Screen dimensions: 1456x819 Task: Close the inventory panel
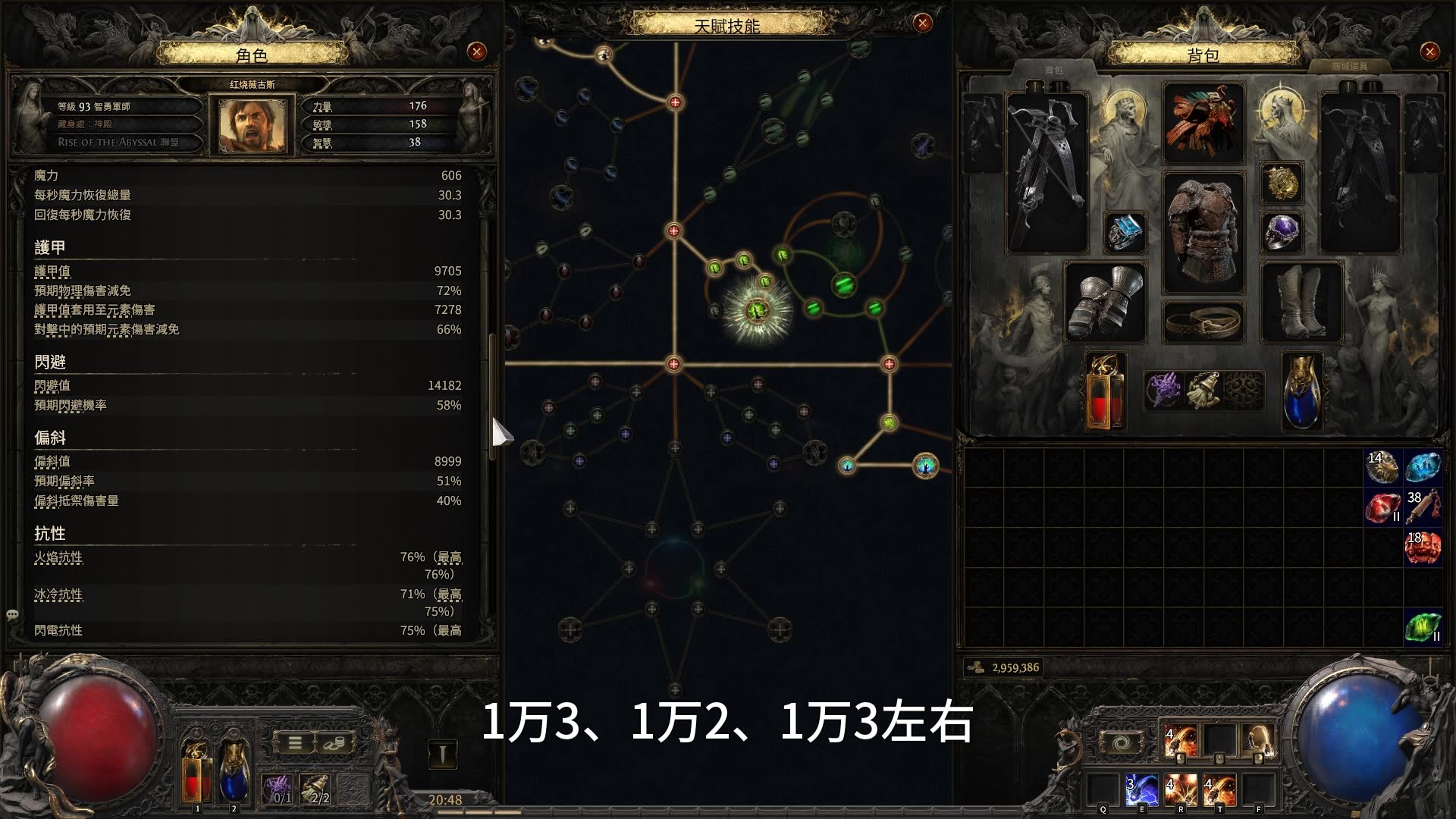click(1429, 52)
